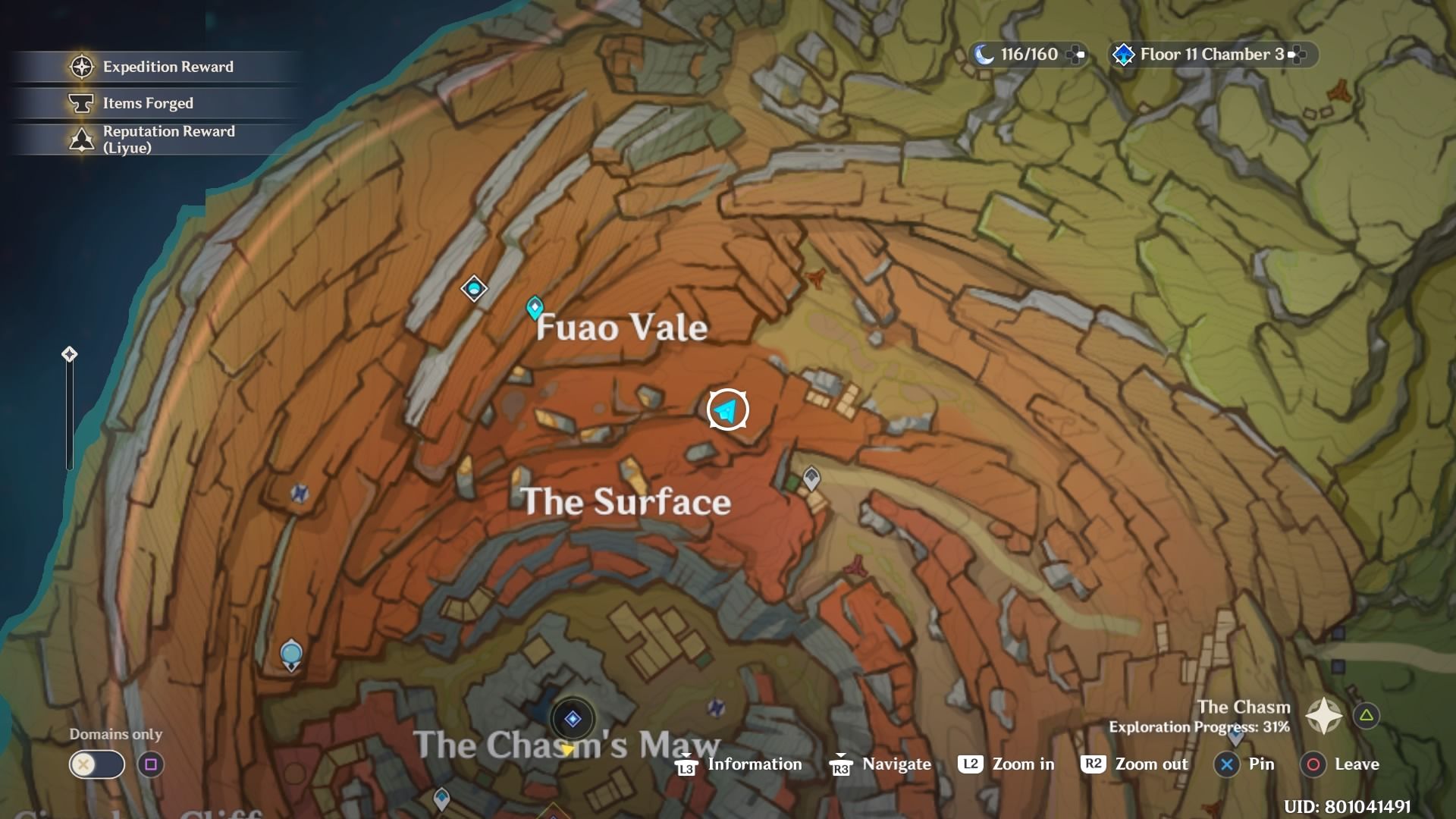Click the teleport waypoint marker near Fuao Vale
Viewport: 1456px width, 819px height.
click(534, 307)
